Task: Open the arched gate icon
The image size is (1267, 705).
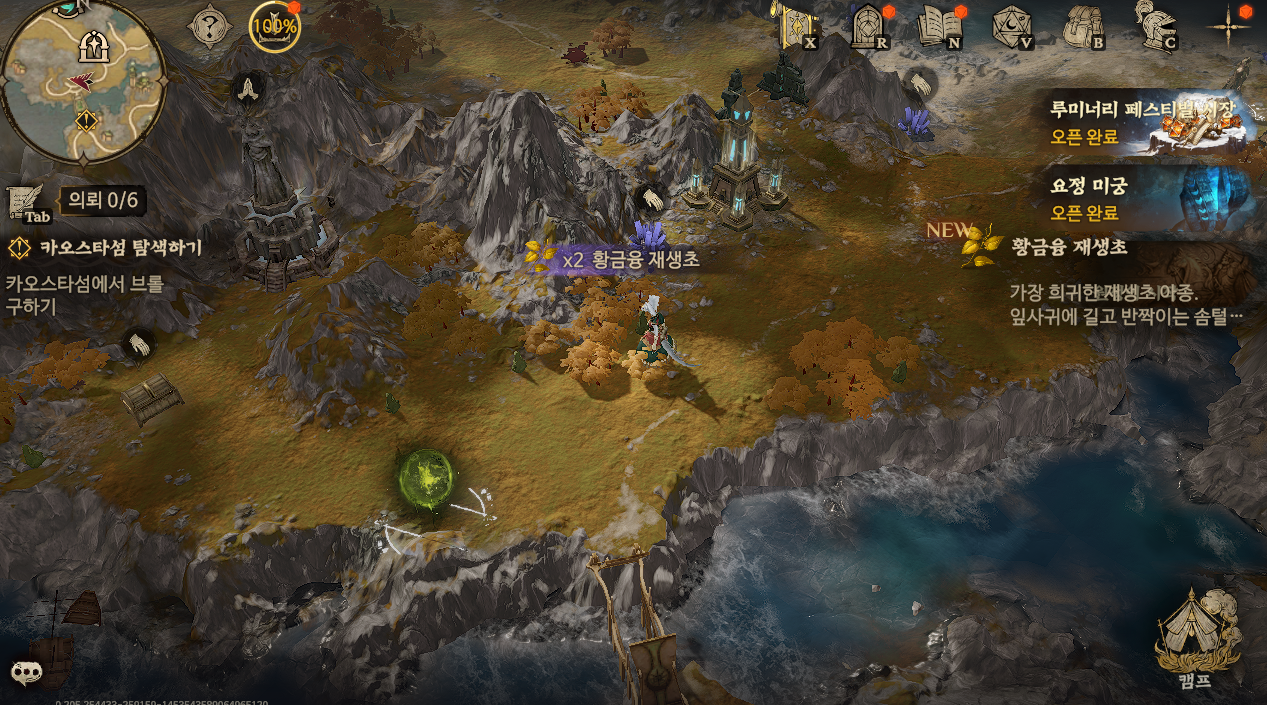Action: coord(866,26)
